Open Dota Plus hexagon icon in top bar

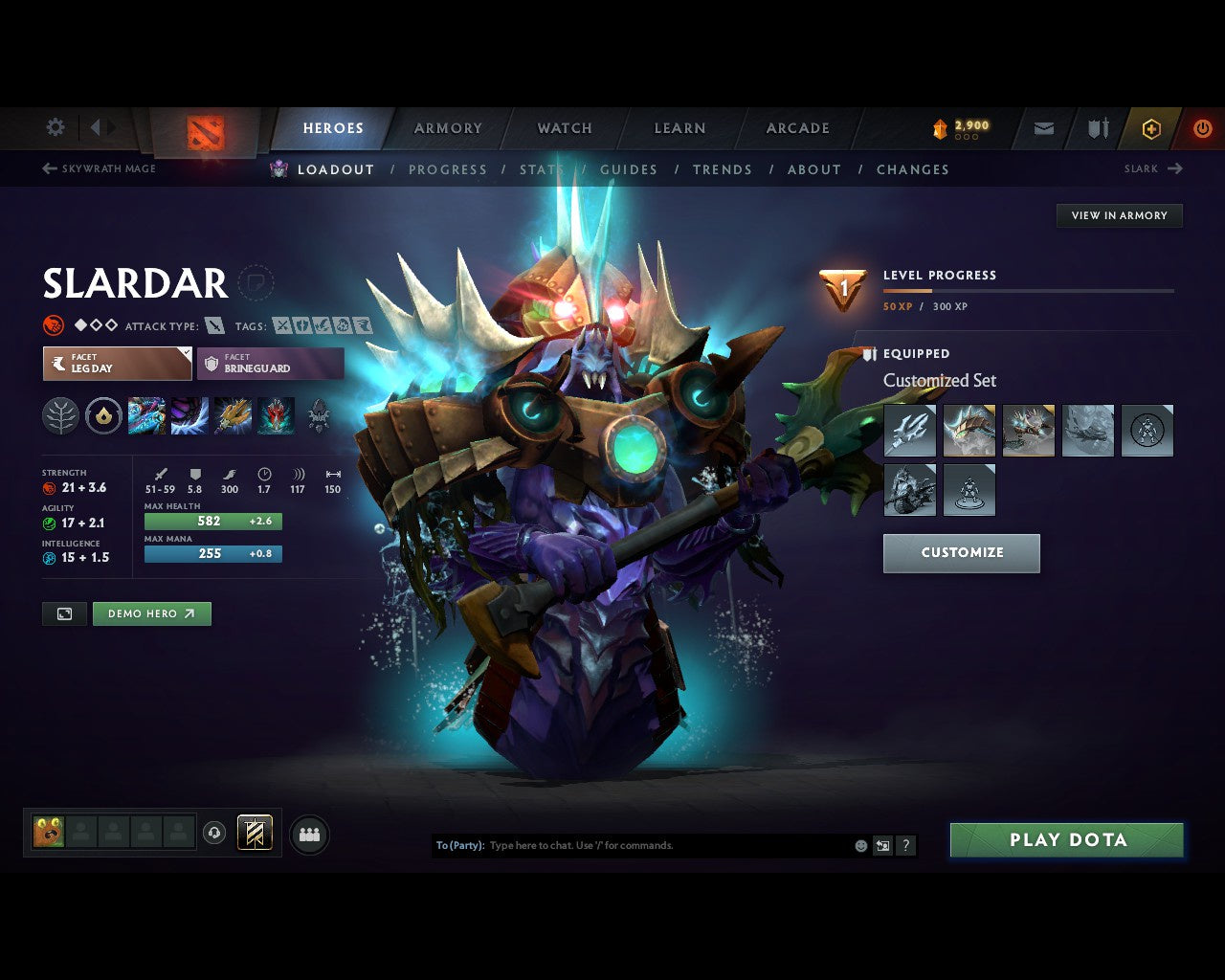point(1151,128)
